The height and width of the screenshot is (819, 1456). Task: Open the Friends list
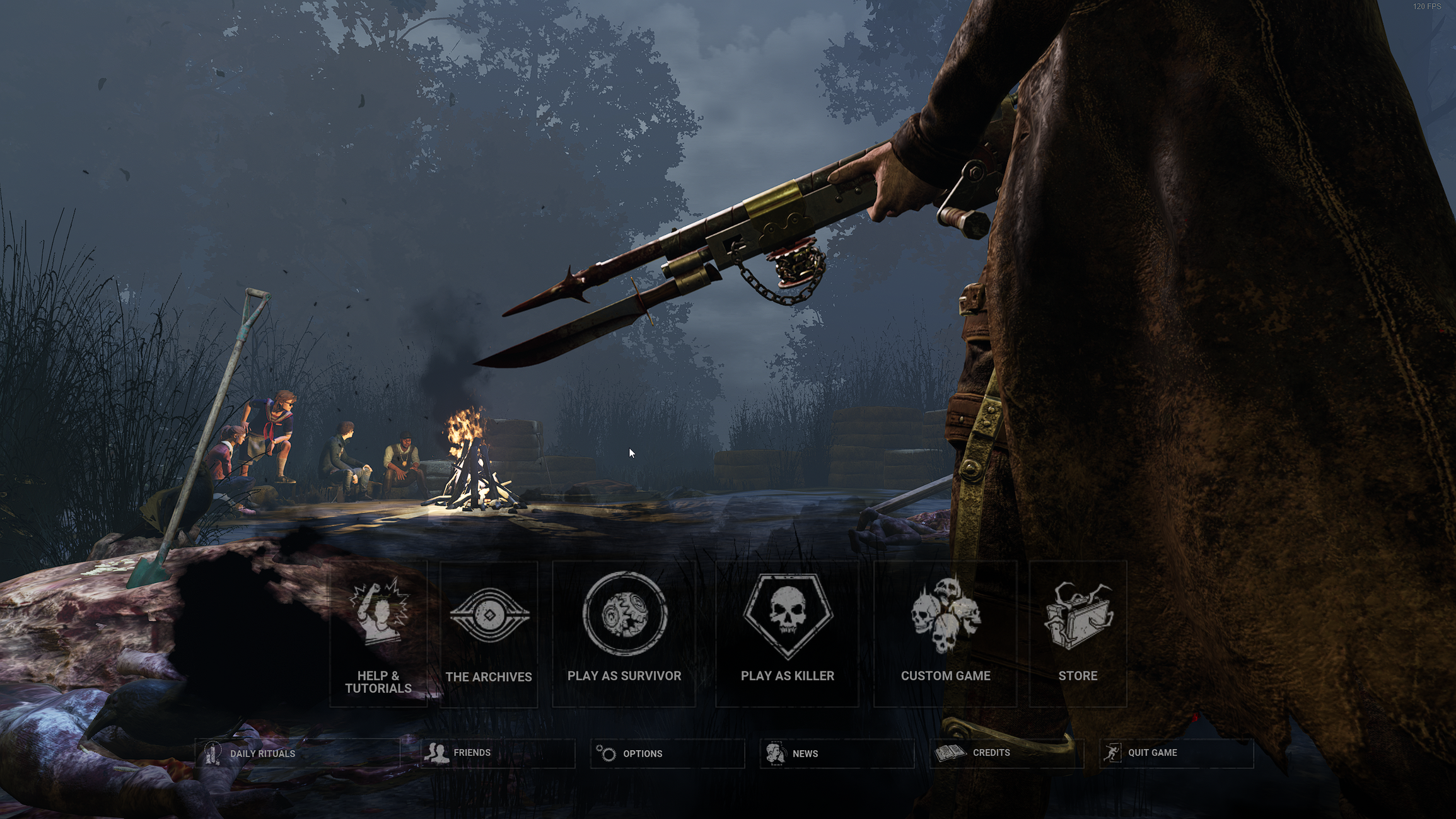pyautogui.click(x=472, y=753)
